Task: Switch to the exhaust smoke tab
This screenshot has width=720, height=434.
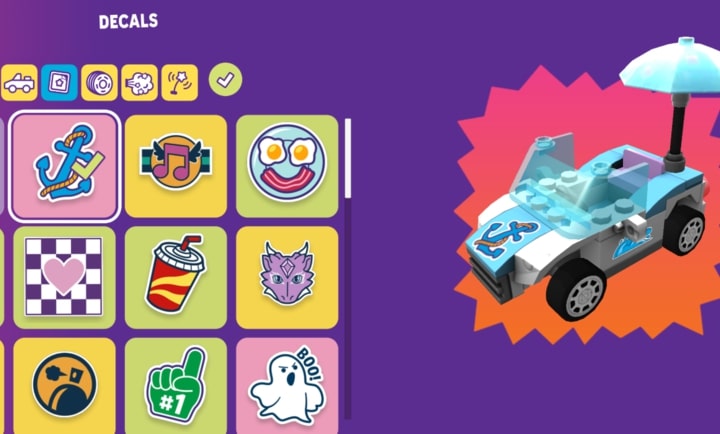Action: tap(139, 83)
